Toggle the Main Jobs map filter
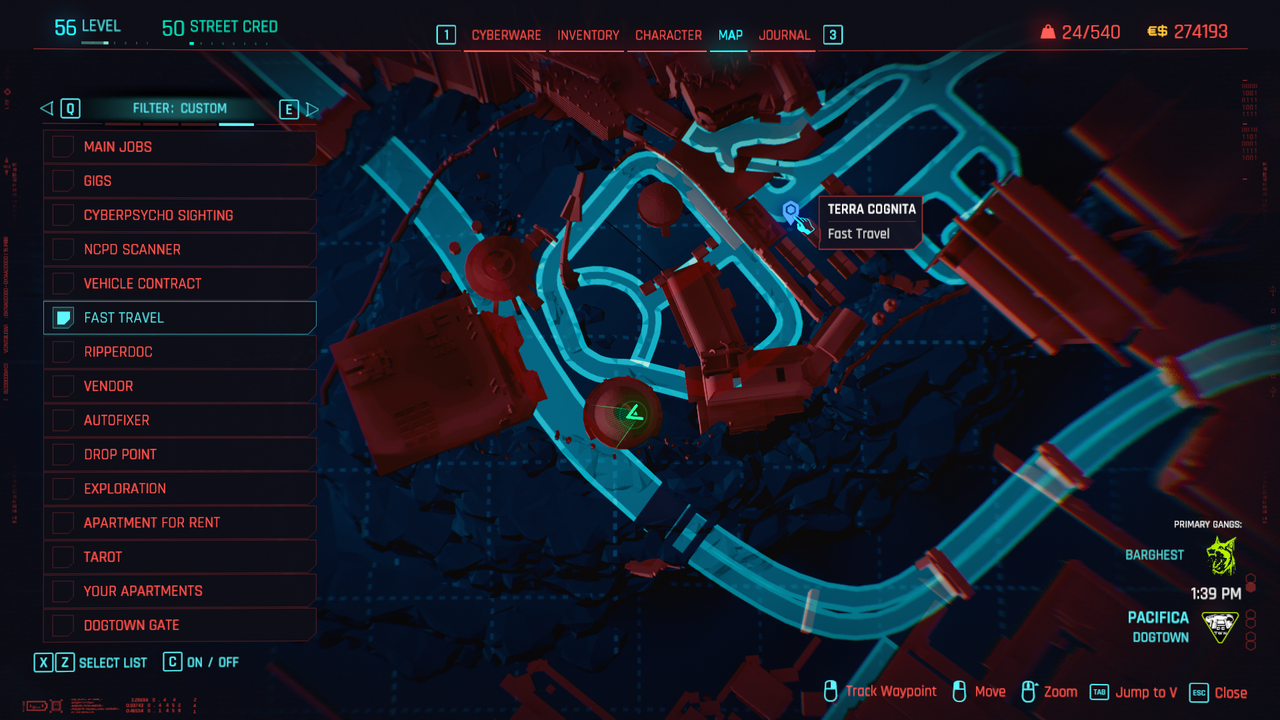The height and width of the screenshot is (720, 1280). [63, 147]
